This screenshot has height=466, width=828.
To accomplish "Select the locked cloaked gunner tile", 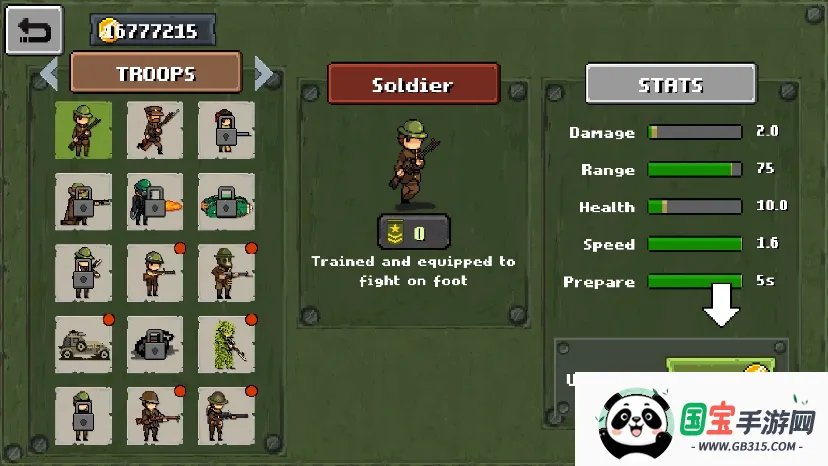I will coord(84,202).
